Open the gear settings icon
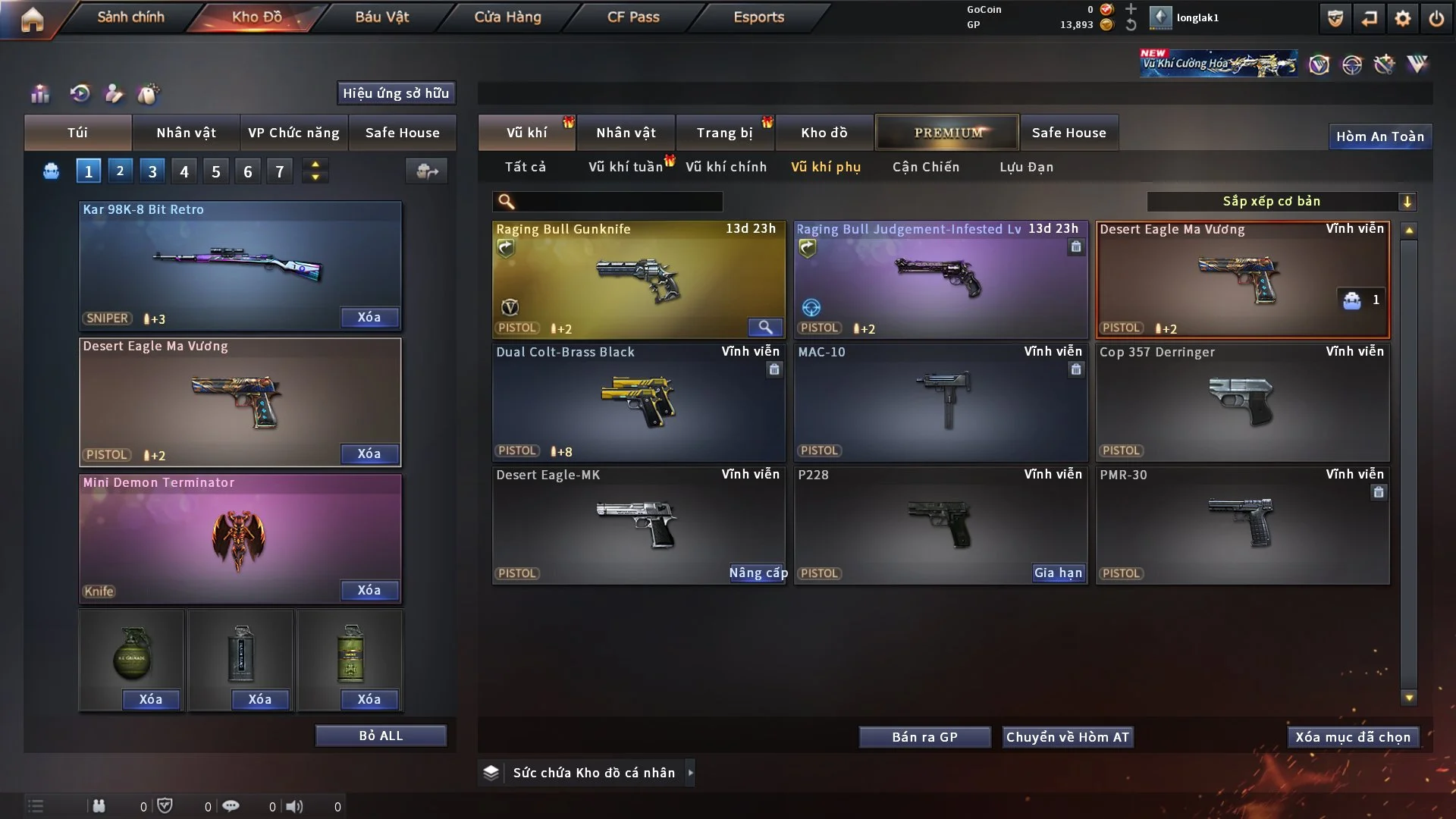This screenshot has height=819, width=1456. (x=1402, y=18)
